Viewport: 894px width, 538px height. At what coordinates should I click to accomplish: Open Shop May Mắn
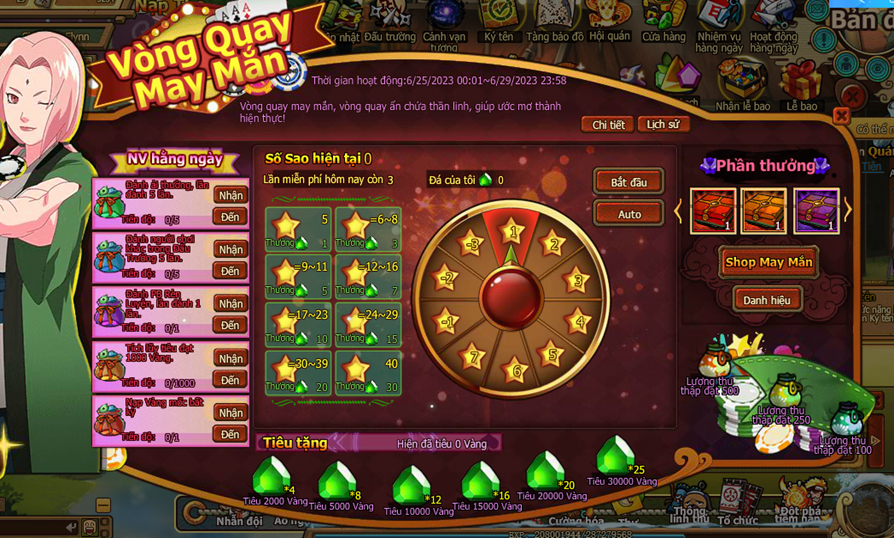[x=769, y=262]
